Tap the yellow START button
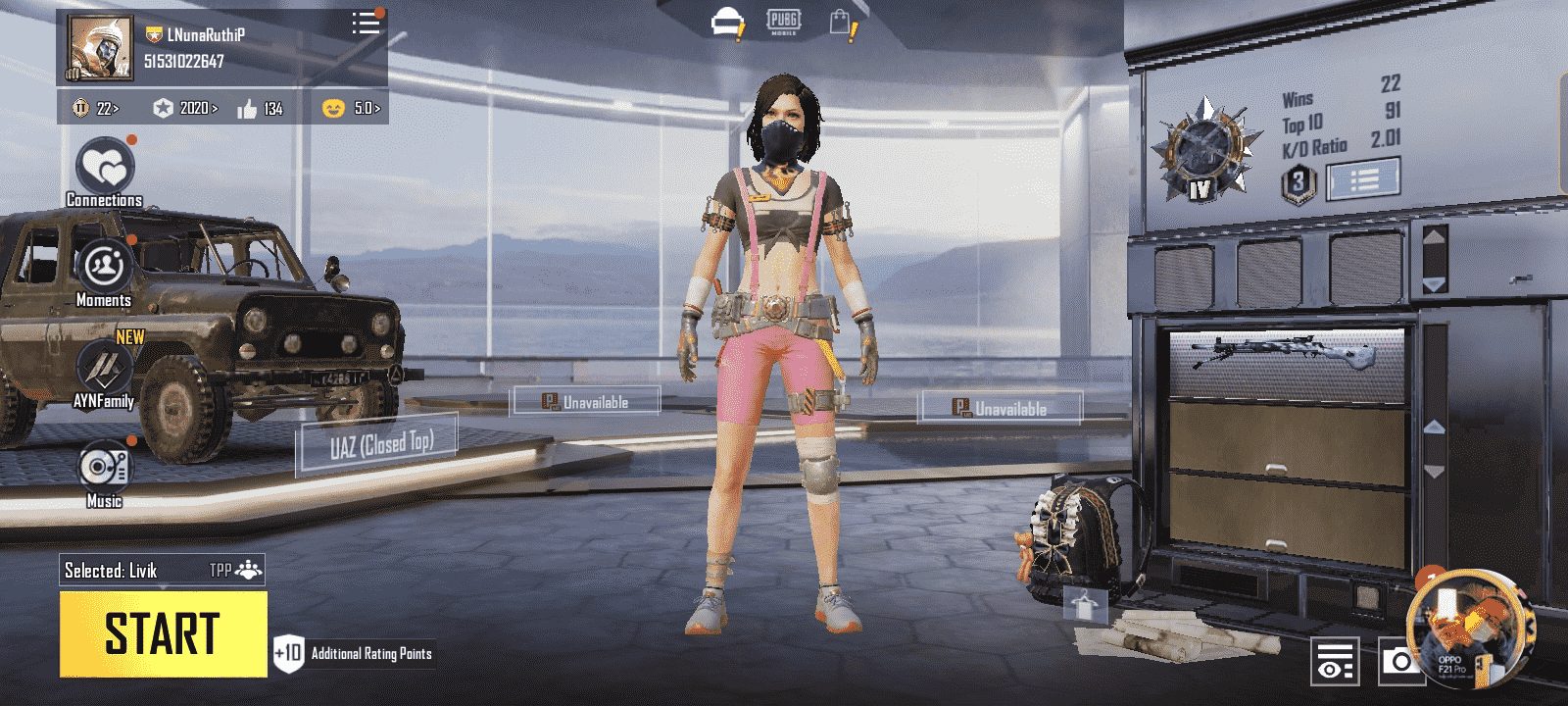1568x706 pixels. [x=163, y=633]
